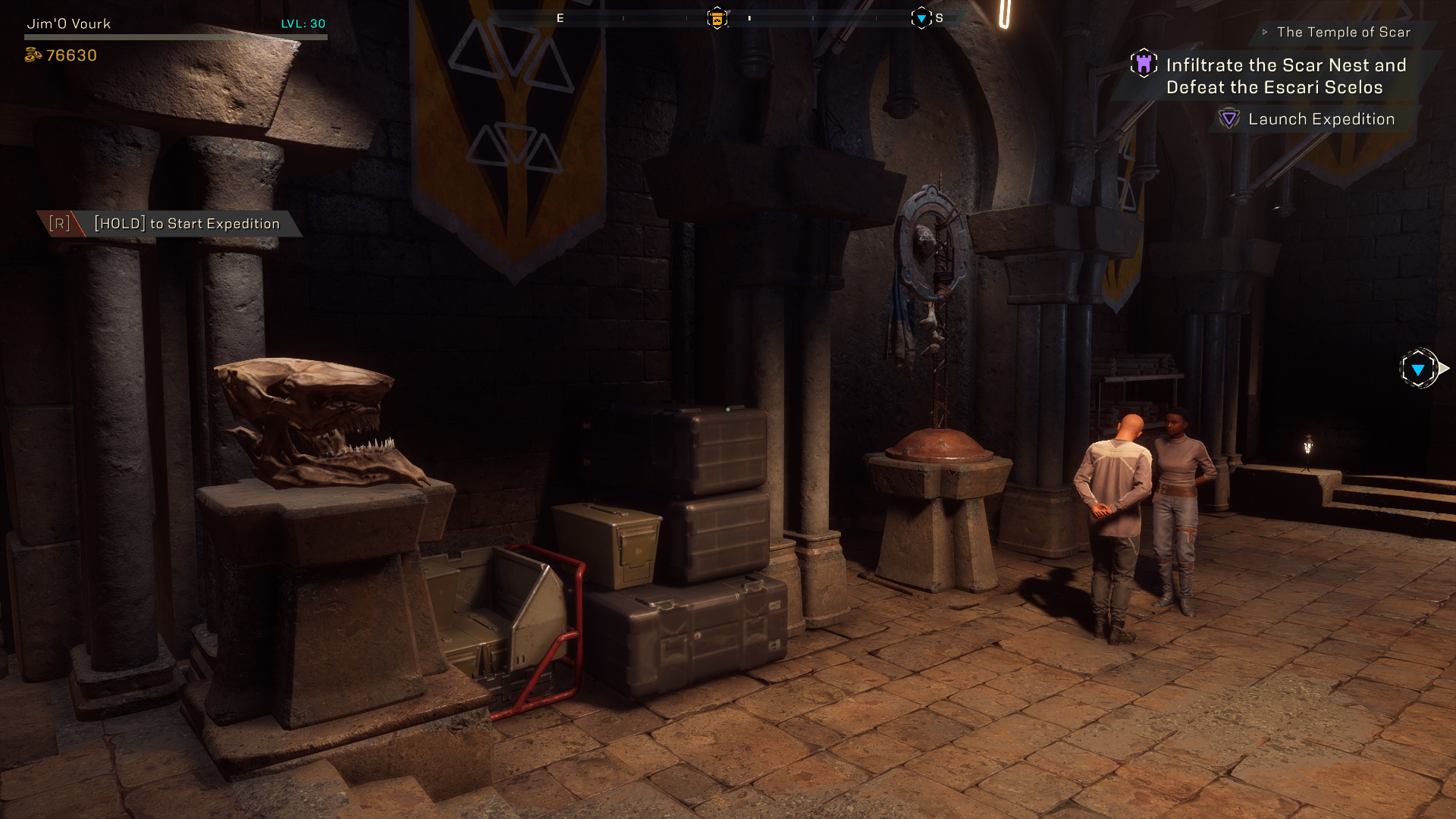This screenshot has height=819, width=1456.
Task: Click the purple stronghold quest icon
Action: point(1144,64)
